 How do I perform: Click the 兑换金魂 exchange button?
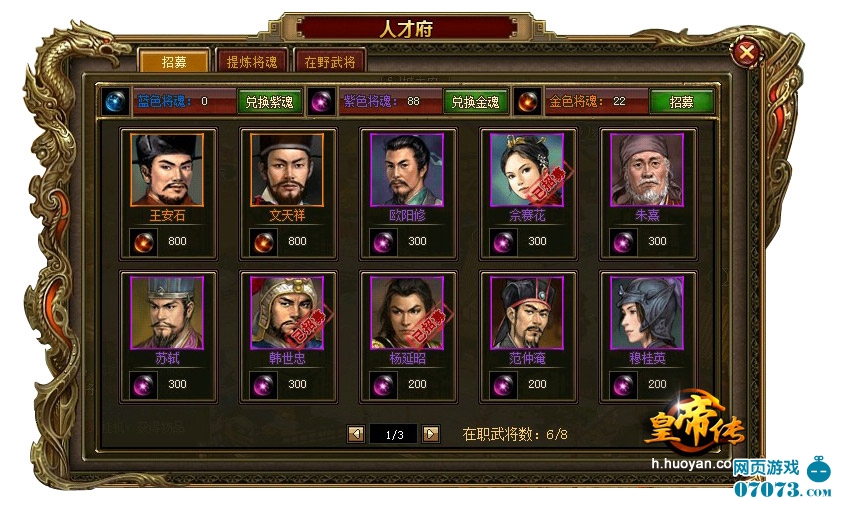[x=474, y=101]
